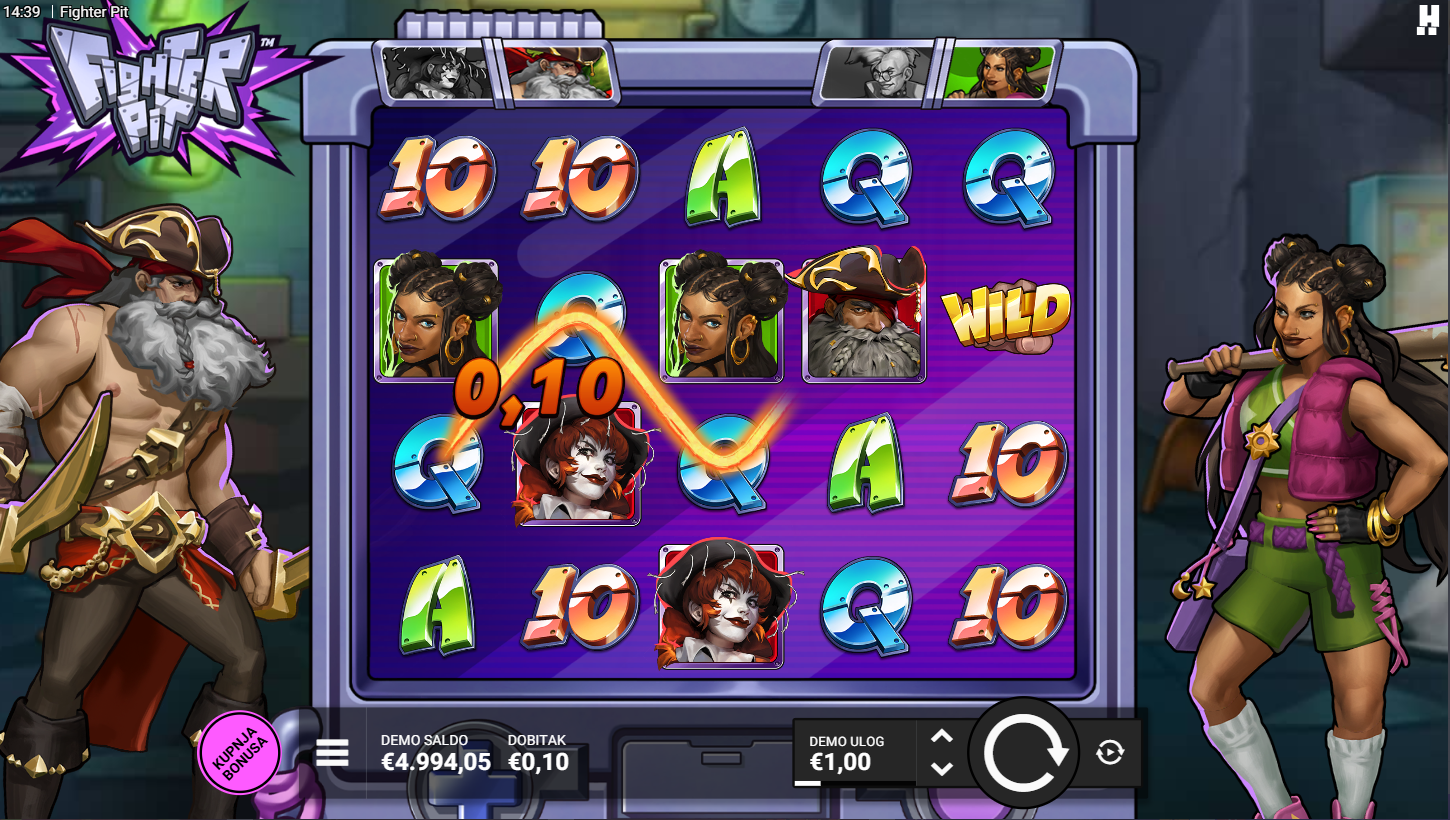Viewport: 1450px width, 820px height.
Task: Increase the bet with the up arrow
Action: 942,738
